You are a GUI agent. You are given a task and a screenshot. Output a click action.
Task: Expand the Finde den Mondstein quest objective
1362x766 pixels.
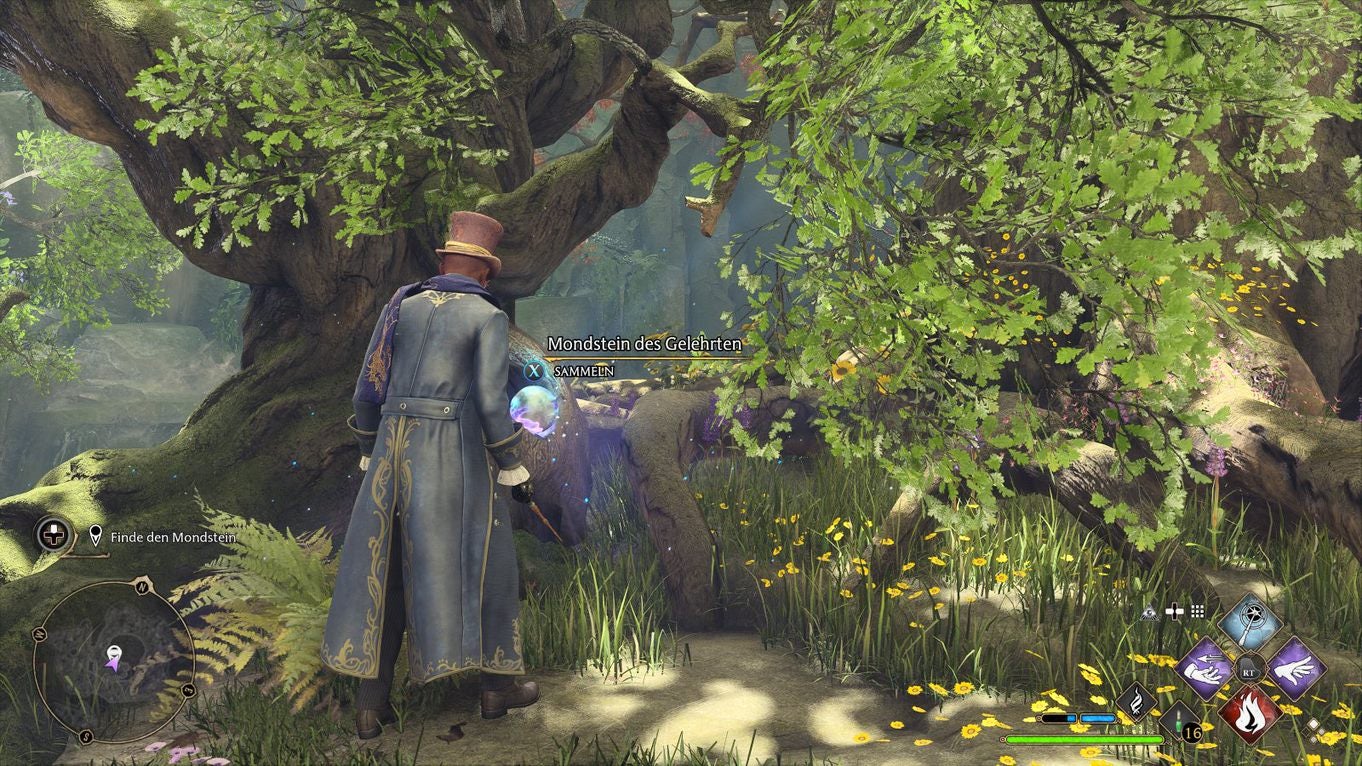(175, 537)
